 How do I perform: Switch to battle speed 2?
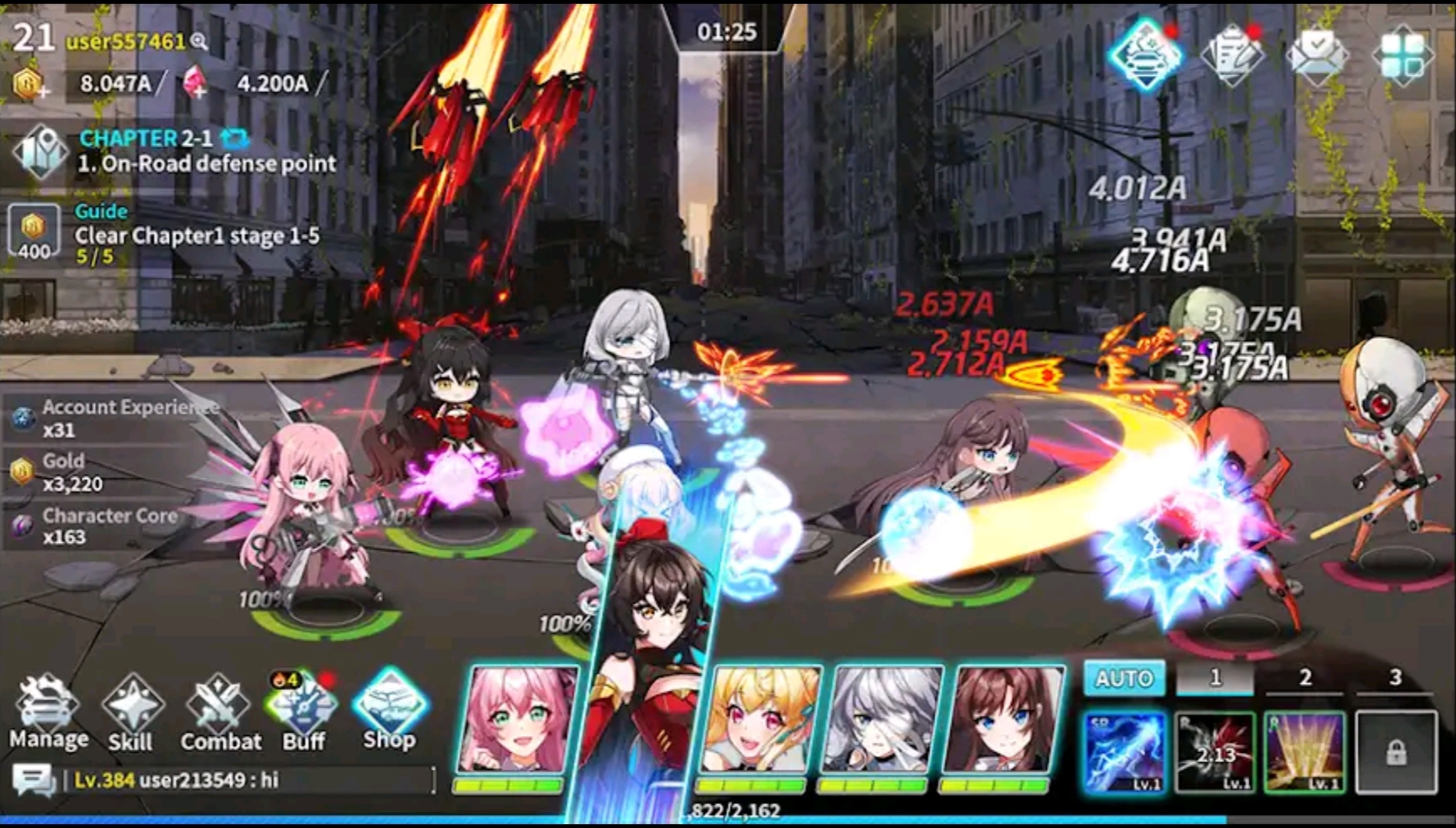[1306, 678]
